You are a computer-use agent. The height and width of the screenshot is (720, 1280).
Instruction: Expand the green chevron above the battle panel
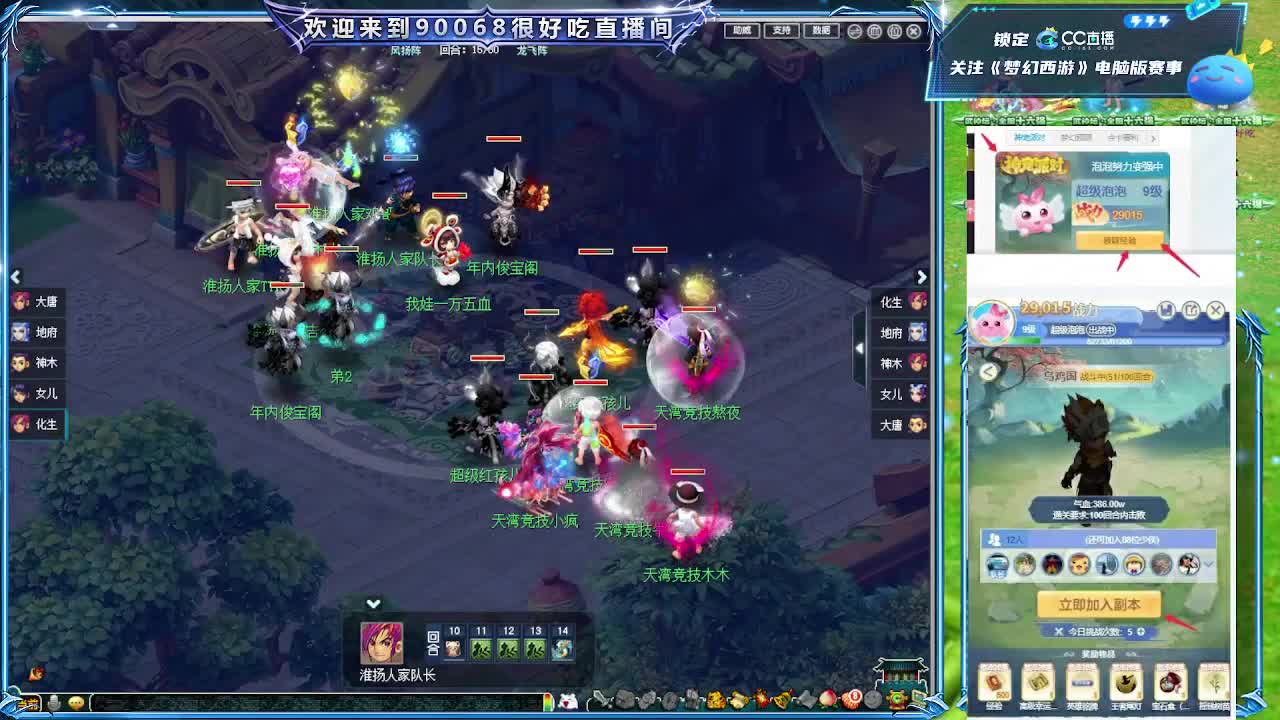[x=373, y=604]
